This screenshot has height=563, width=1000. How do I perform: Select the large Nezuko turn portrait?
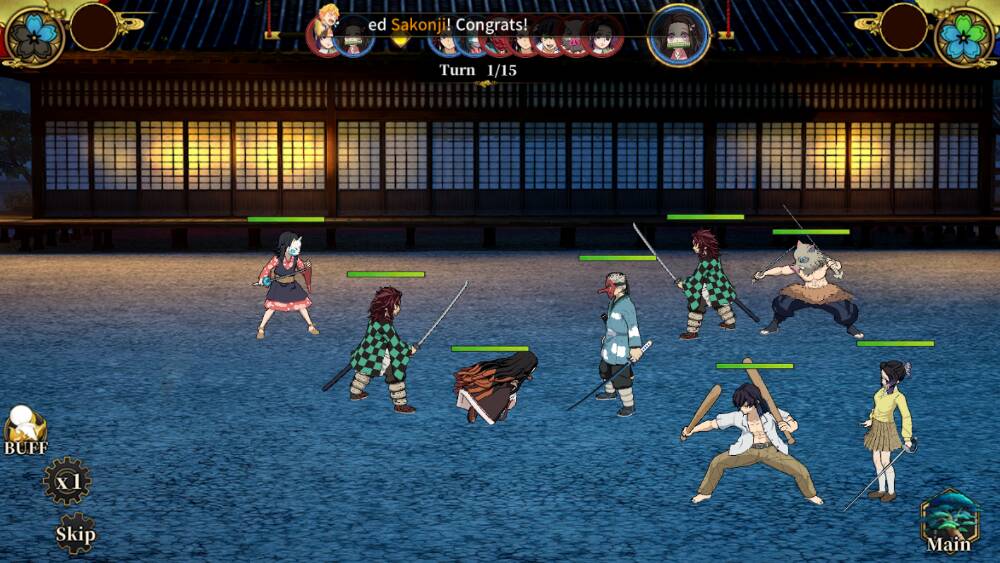(x=679, y=35)
